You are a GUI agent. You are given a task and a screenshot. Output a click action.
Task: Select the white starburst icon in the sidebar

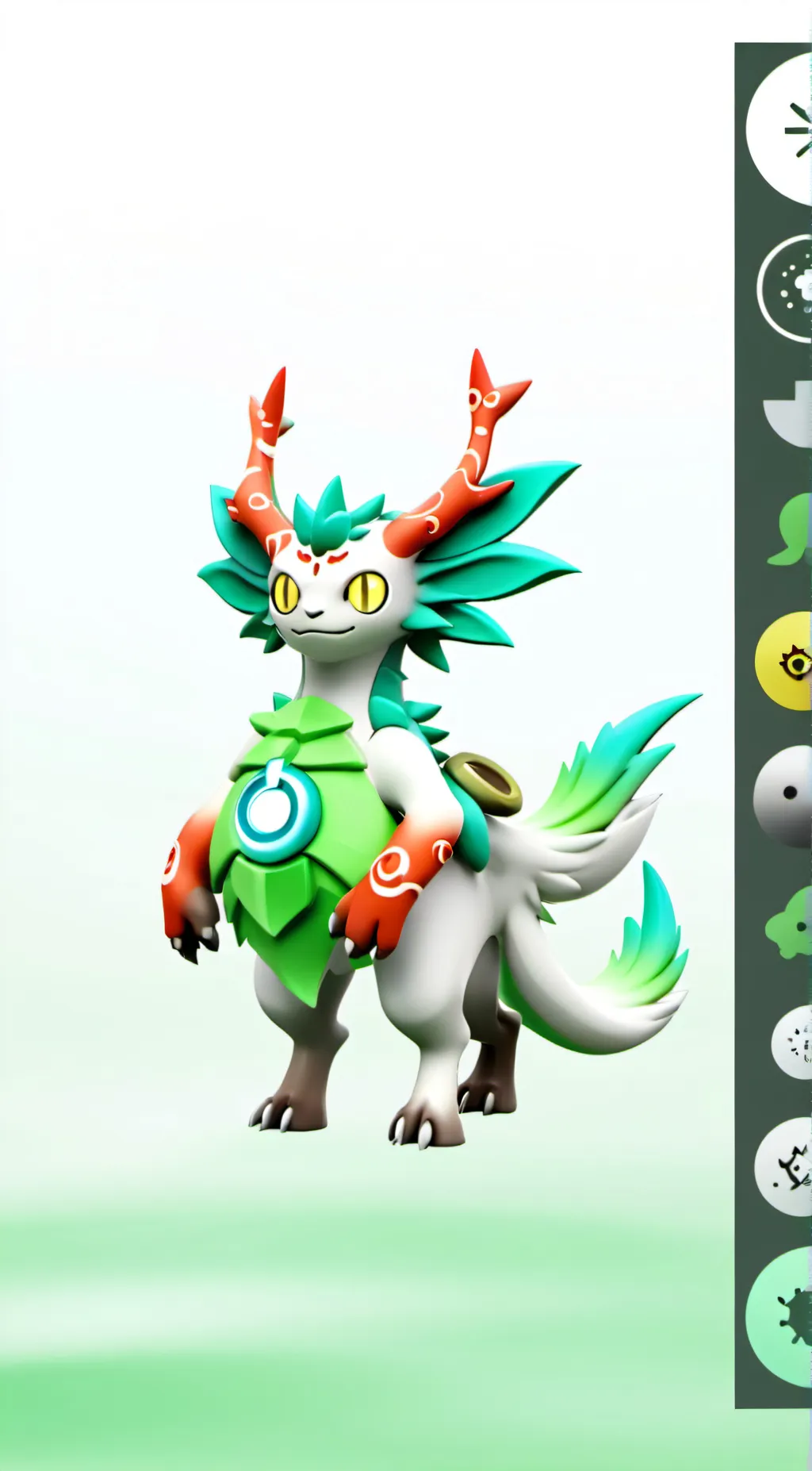[x=783, y=129]
